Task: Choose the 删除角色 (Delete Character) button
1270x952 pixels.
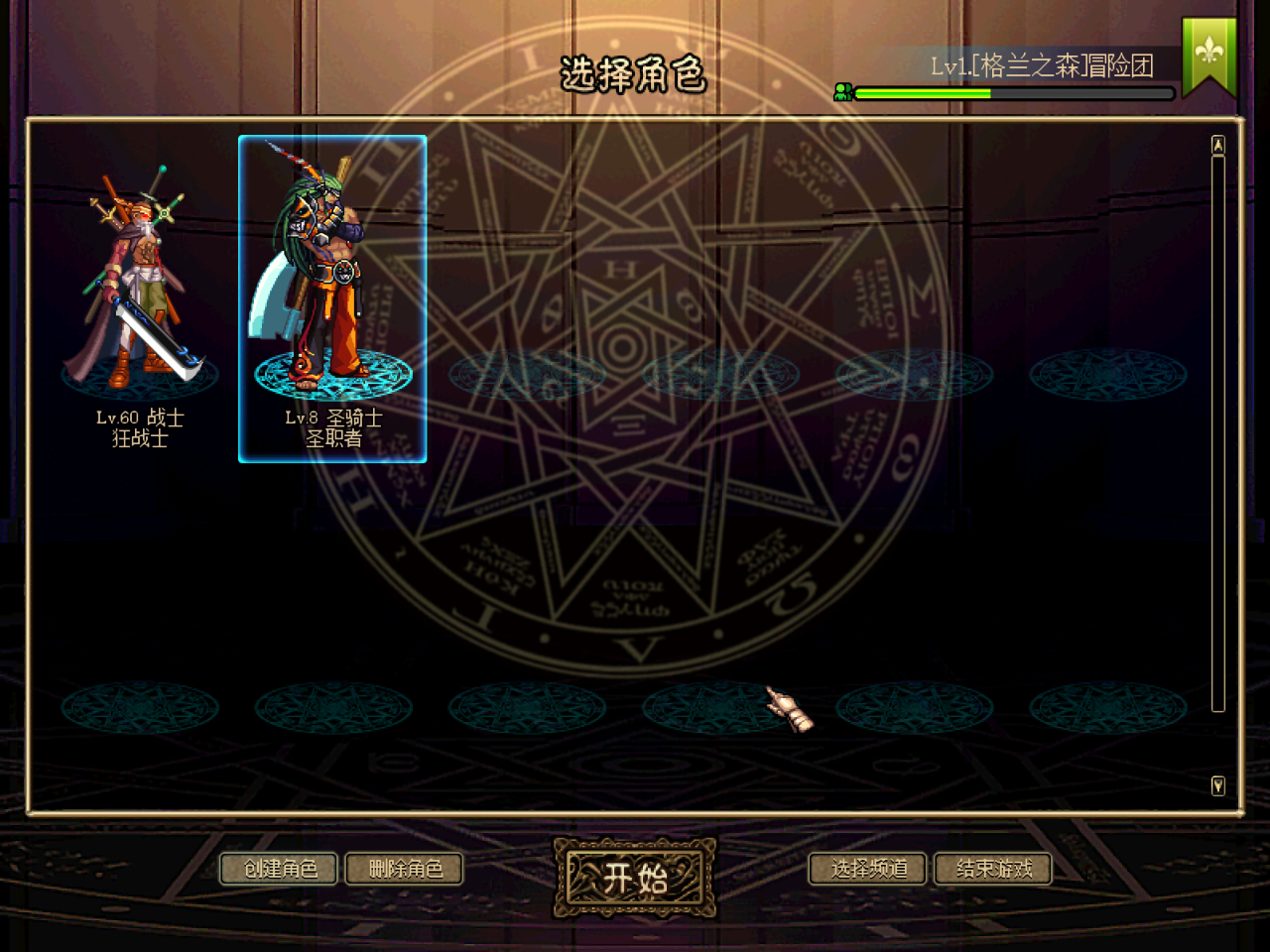Action: (405, 870)
